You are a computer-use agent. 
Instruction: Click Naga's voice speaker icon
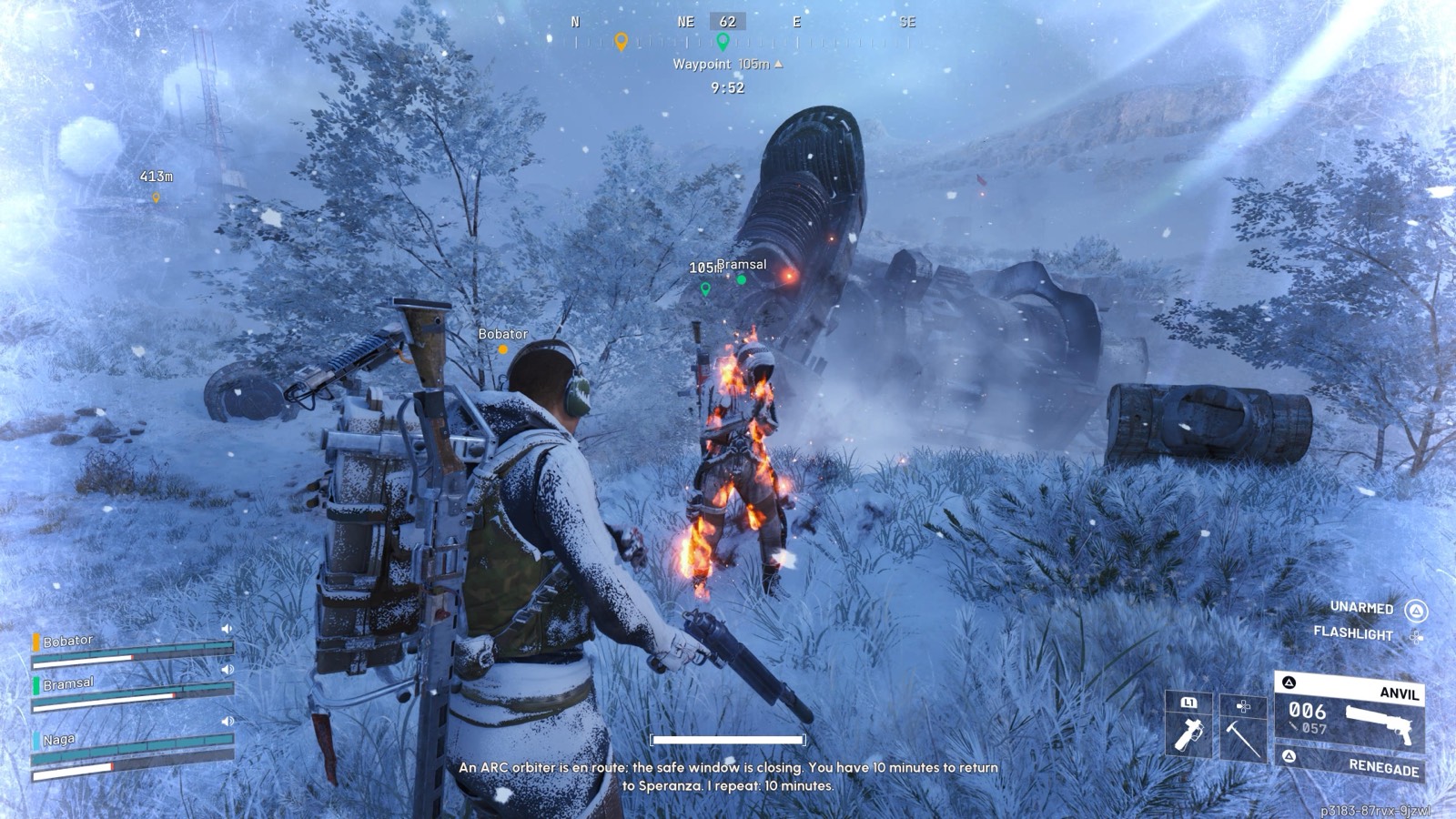tap(227, 722)
